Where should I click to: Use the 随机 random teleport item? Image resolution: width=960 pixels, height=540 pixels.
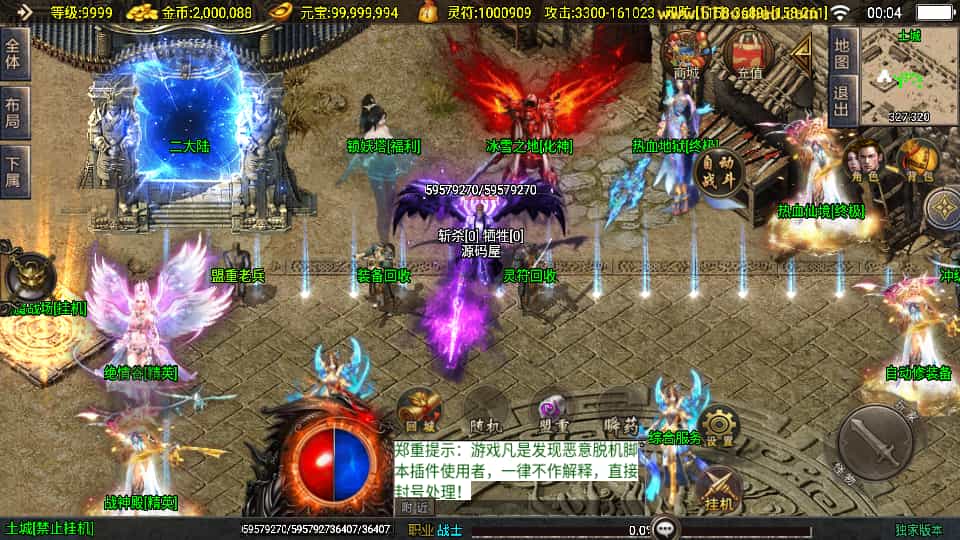(x=487, y=409)
